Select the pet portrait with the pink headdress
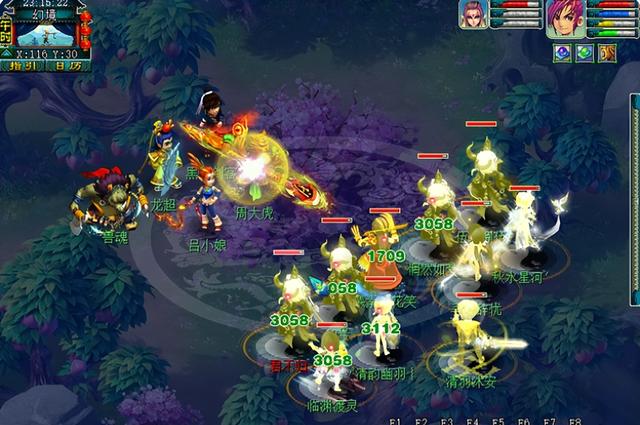The width and height of the screenshot is (640, 425). (x=473, y=15)
